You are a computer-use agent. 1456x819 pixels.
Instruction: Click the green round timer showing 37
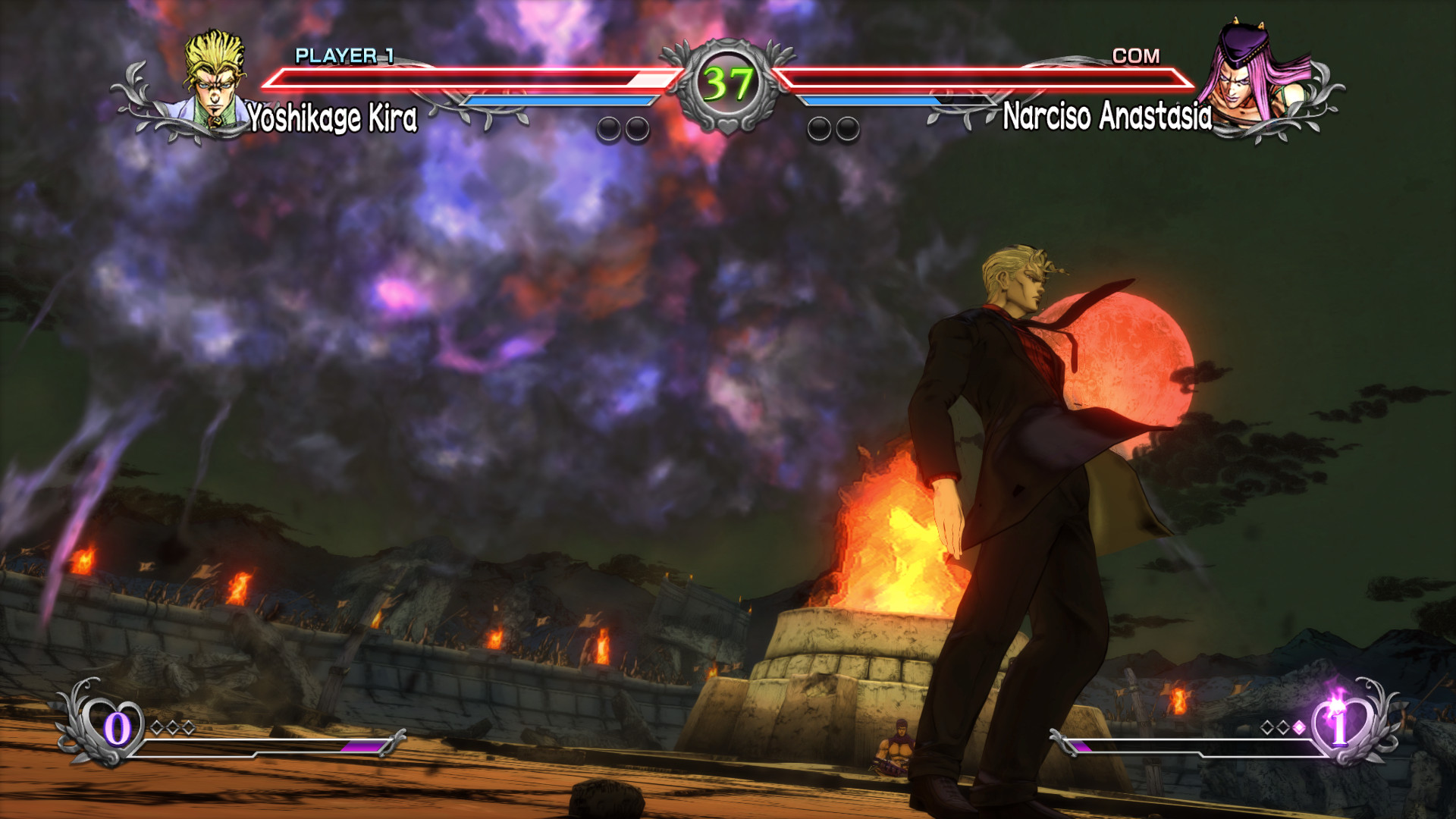tap(726, 80)
